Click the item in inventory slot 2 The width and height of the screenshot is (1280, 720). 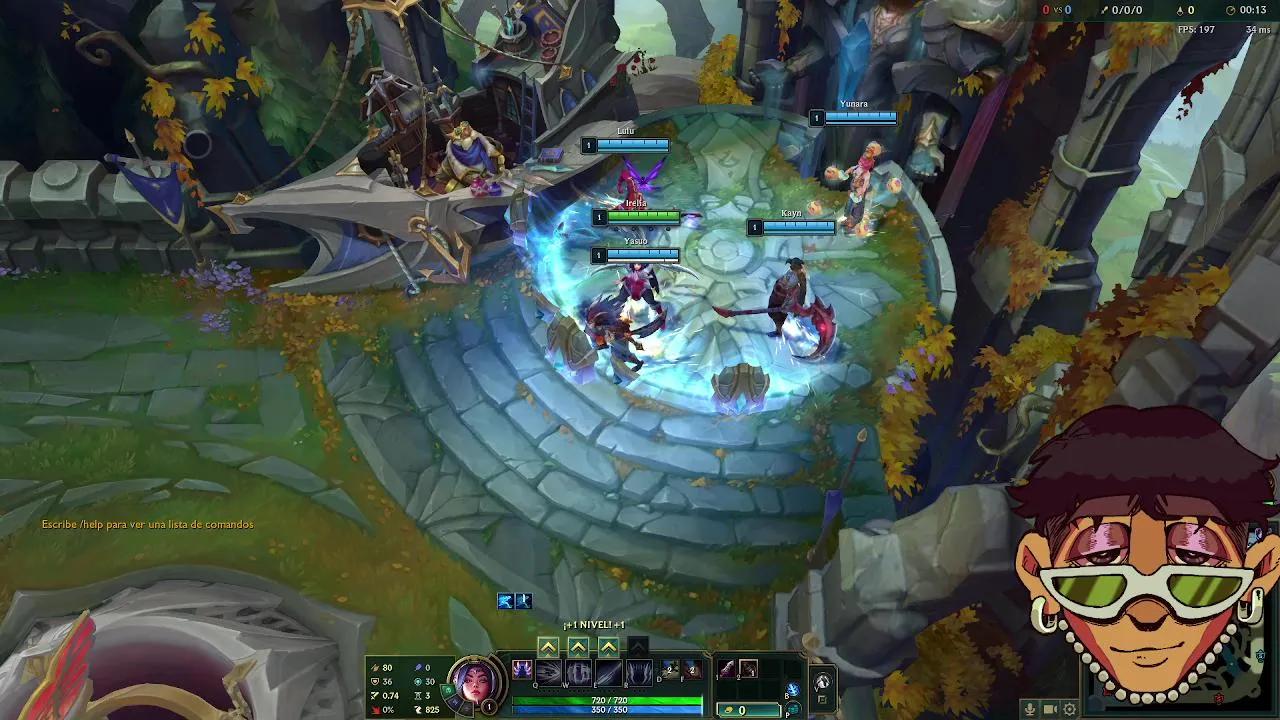coord(749,670)
